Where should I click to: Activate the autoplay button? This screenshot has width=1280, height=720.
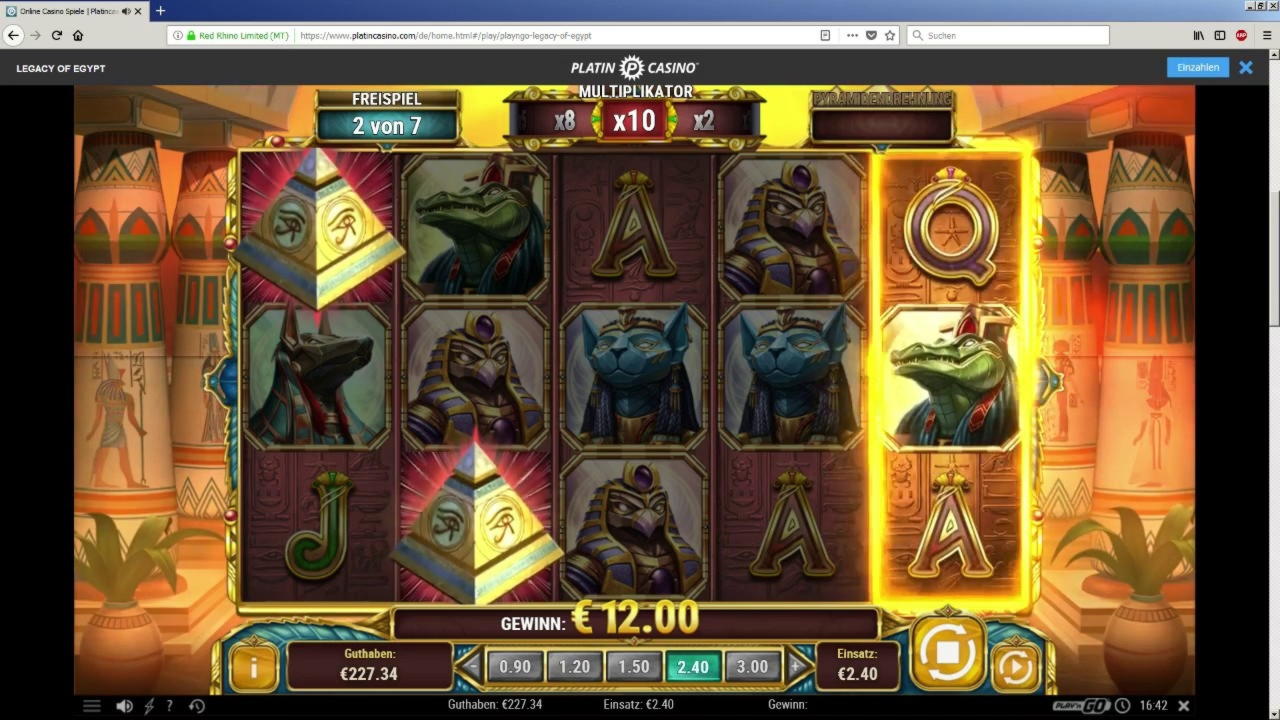tap(1014, 667)
